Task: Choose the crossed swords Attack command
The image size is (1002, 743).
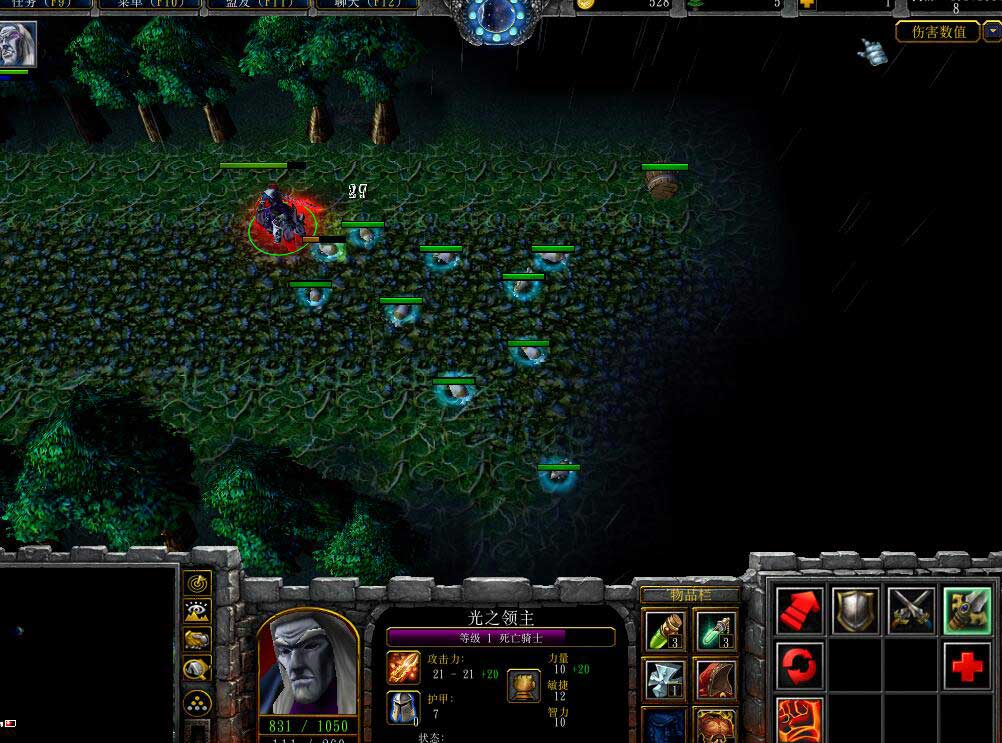Action: click(911, 611)
